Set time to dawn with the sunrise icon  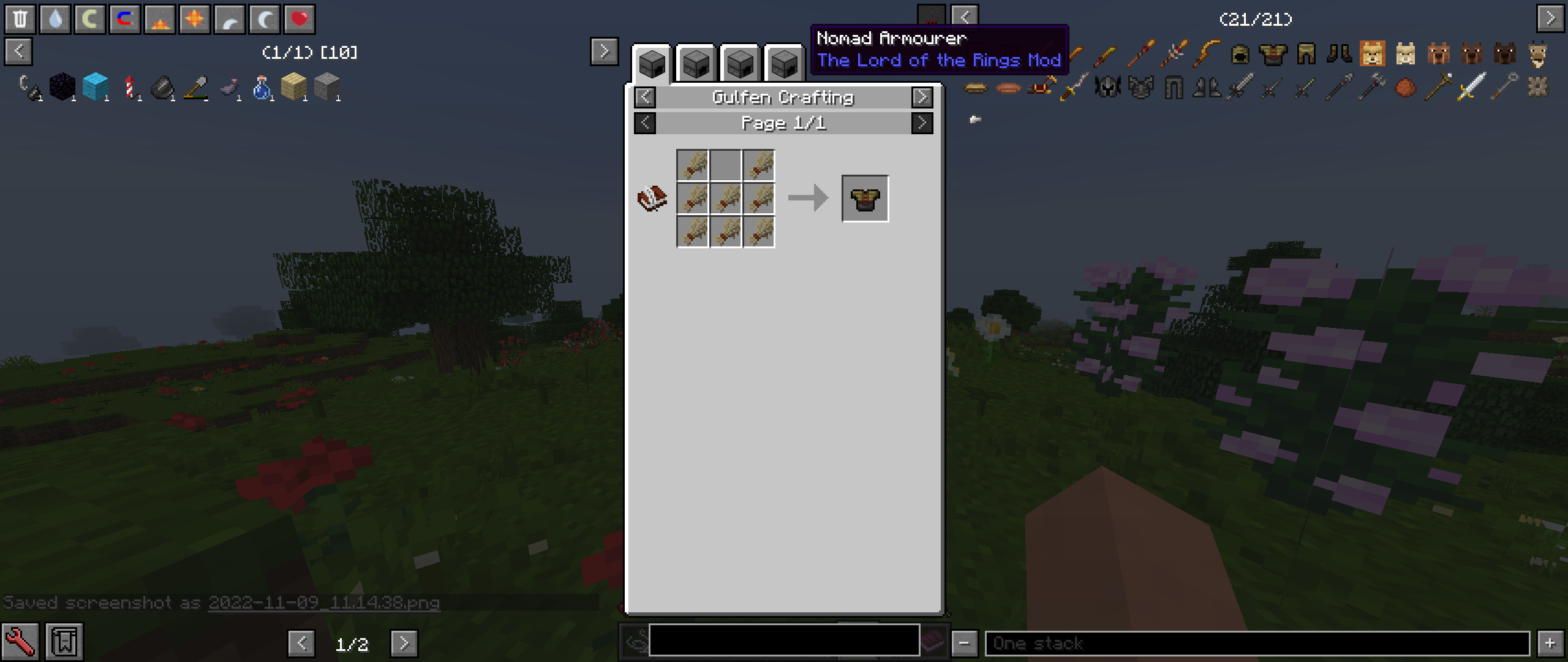coord(159,18)
